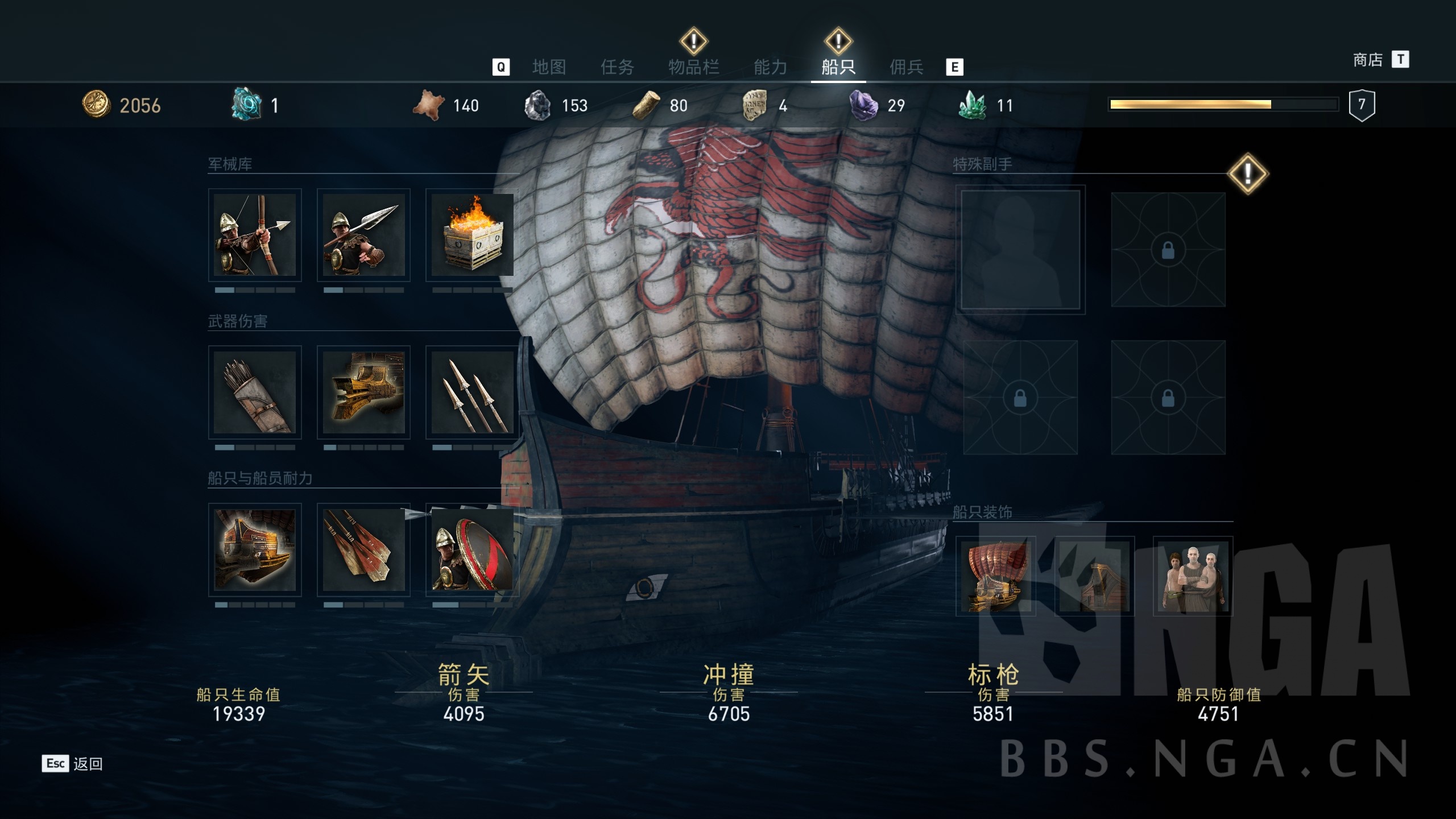Viewport: 1456px width, 819px height.
Task: Select the archer arsenal upgrade
Action: point(255,235)
